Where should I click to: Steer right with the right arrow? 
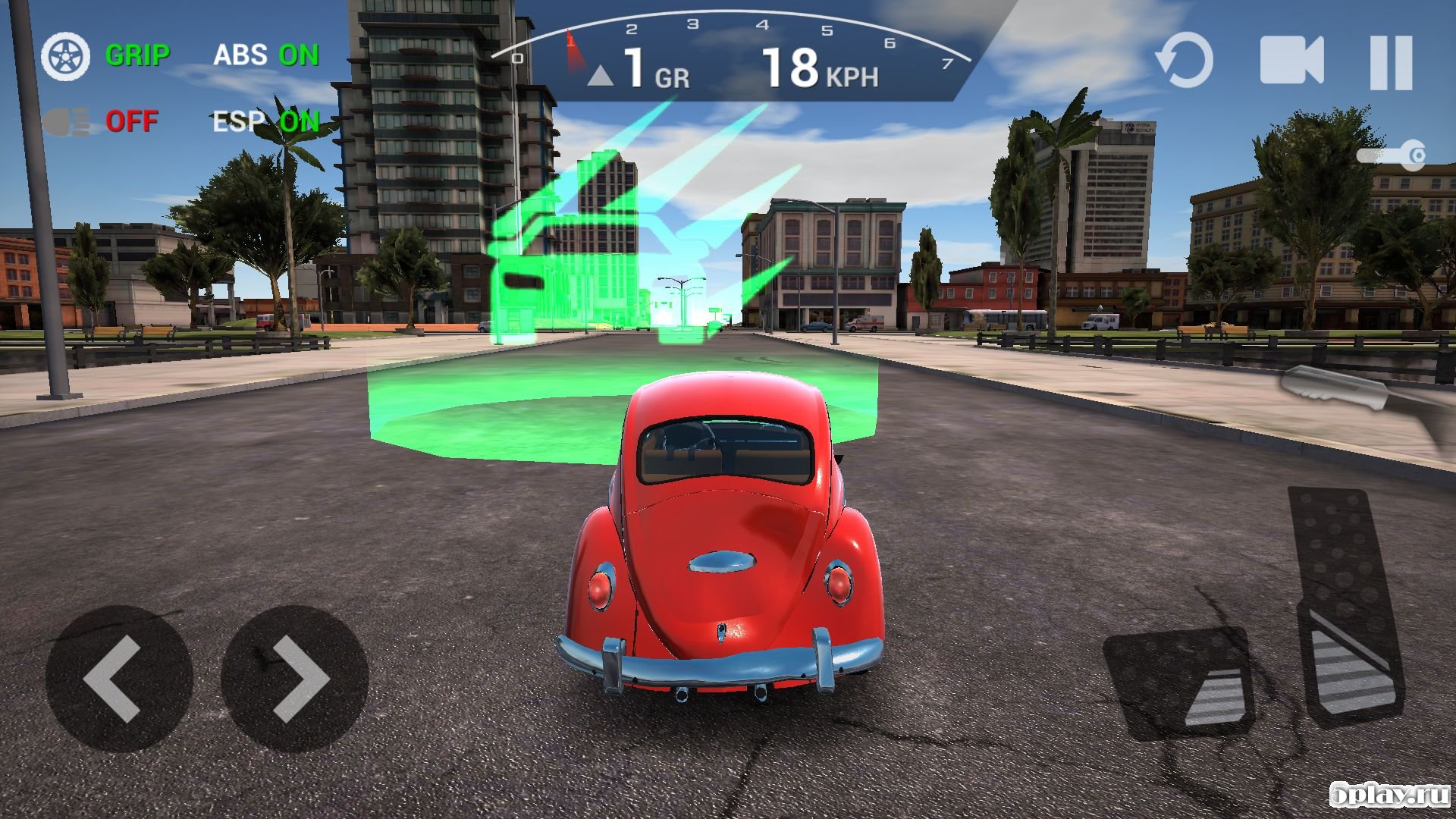tap(295, 678)
